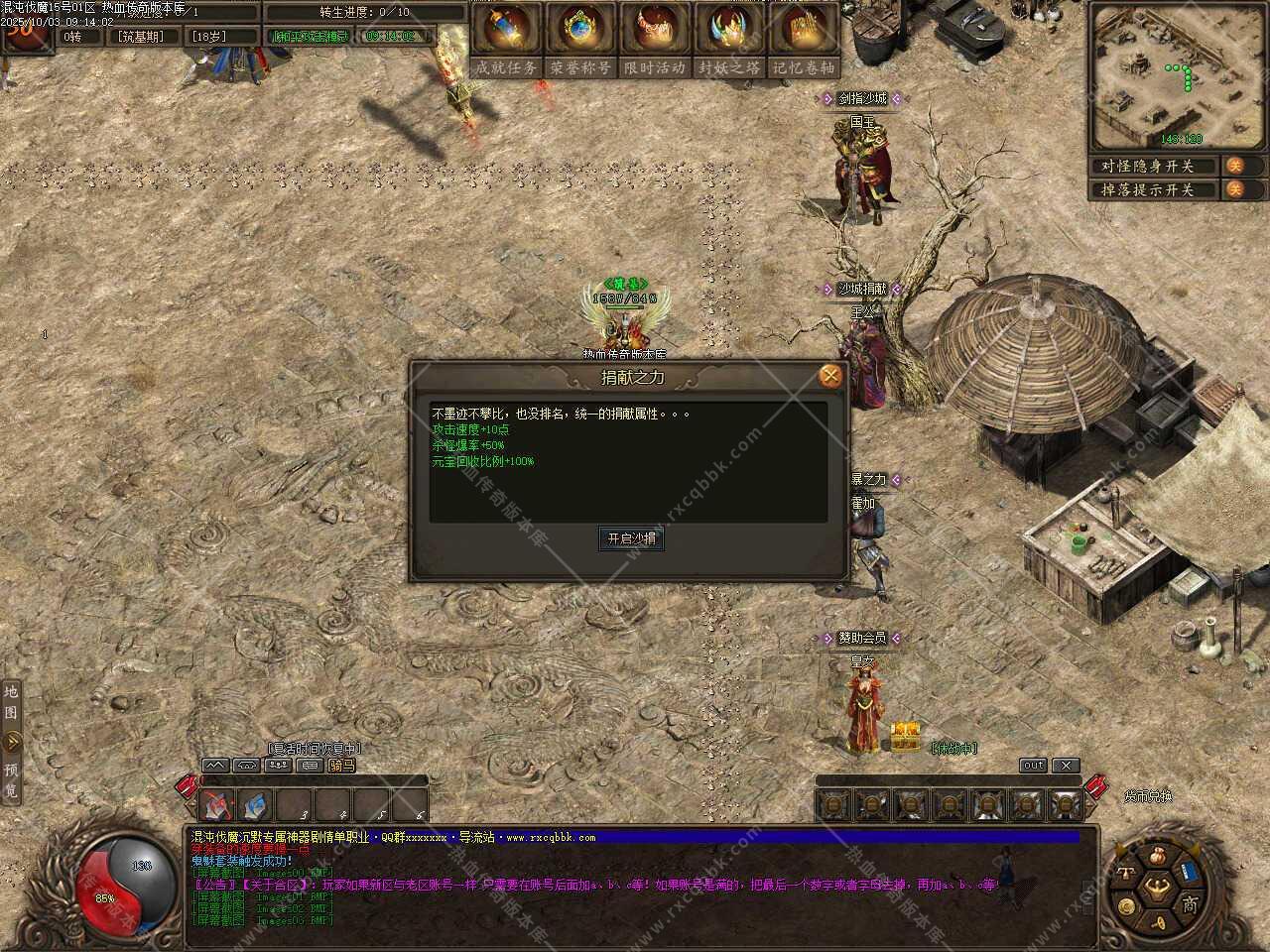Use the blue item in hotbar slot two
1270x952 pixels.
254,804
